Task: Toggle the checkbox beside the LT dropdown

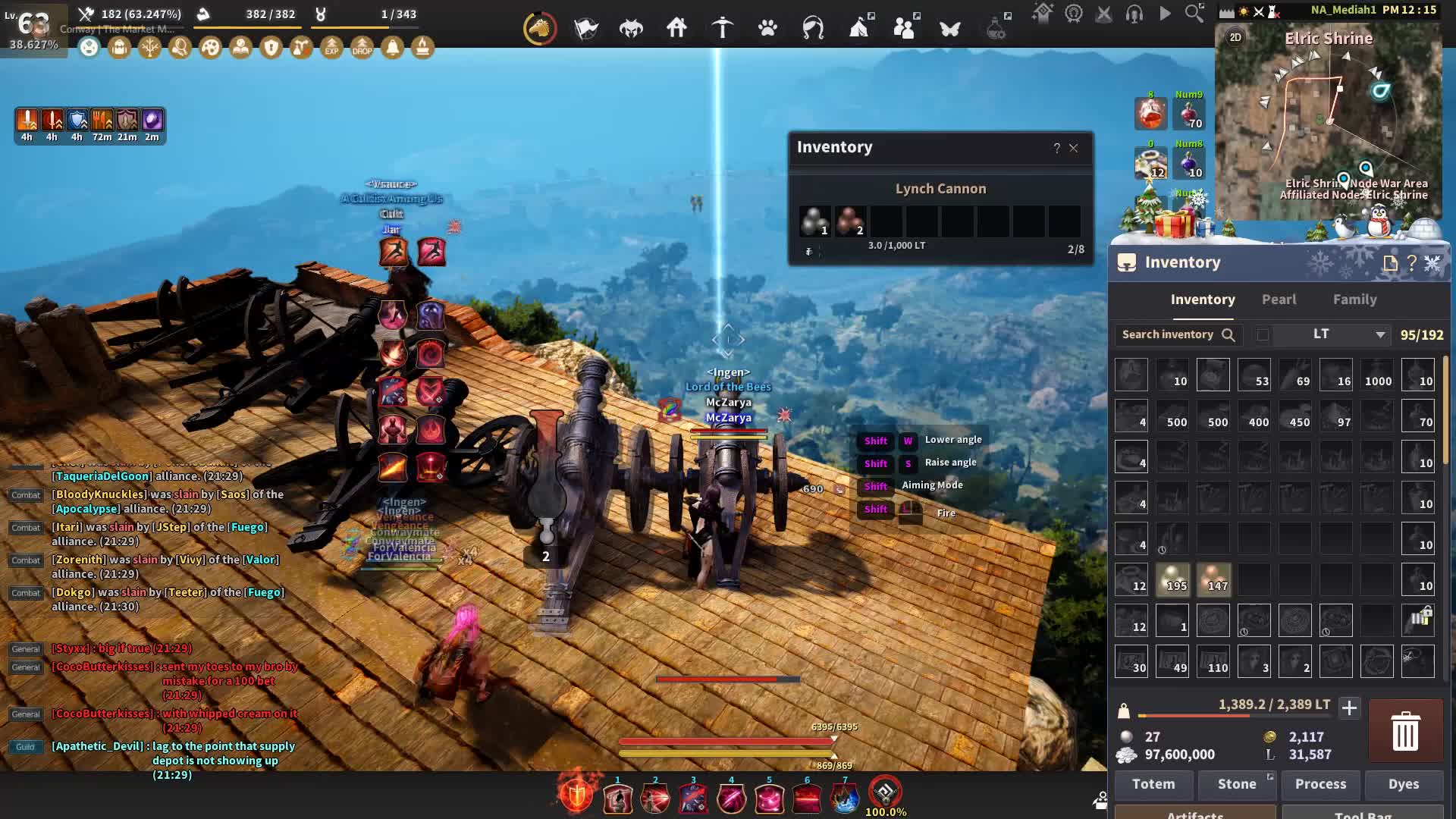Action: tap(1263, 334)
